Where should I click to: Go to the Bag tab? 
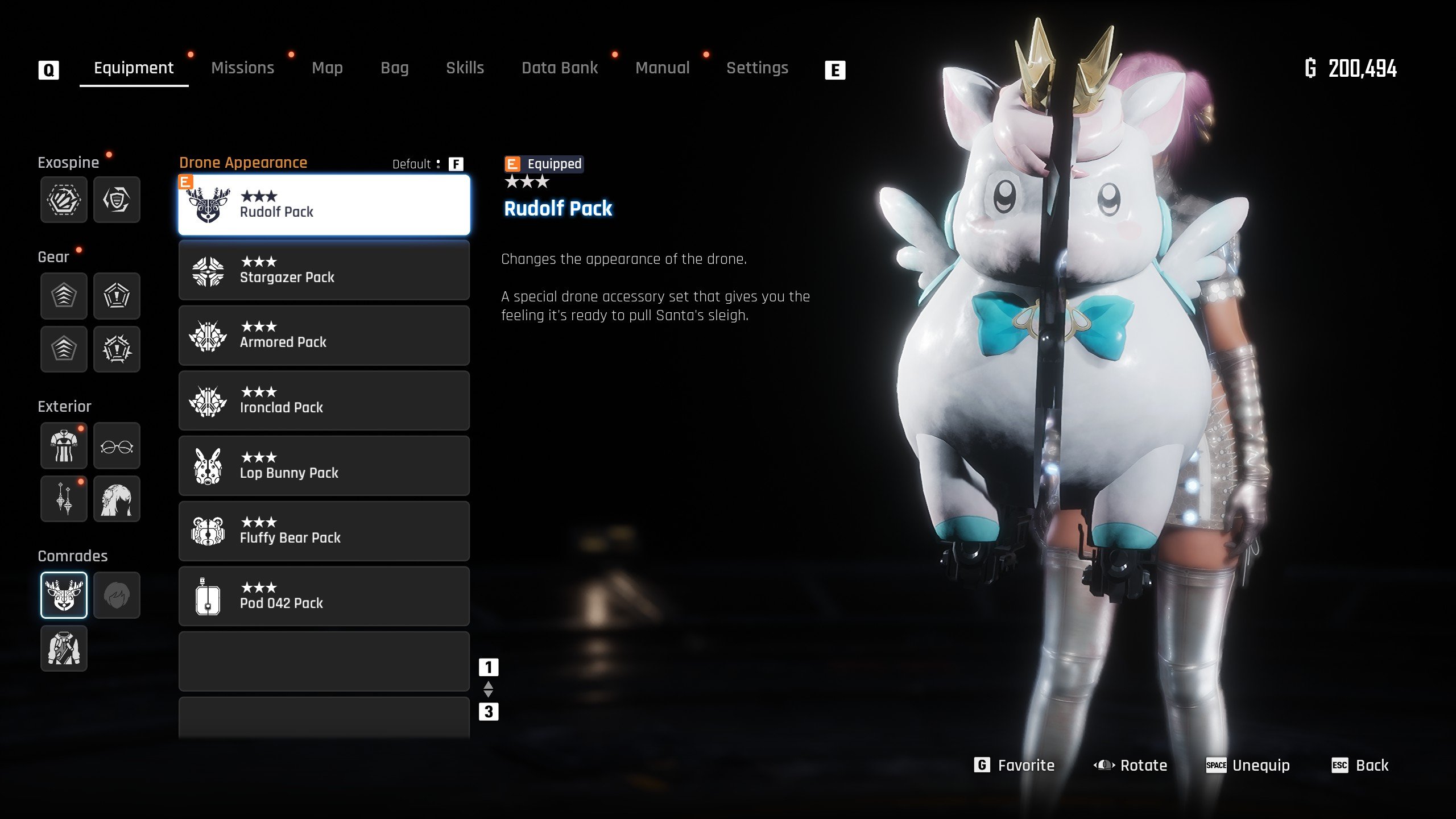[x=394, y=68]
